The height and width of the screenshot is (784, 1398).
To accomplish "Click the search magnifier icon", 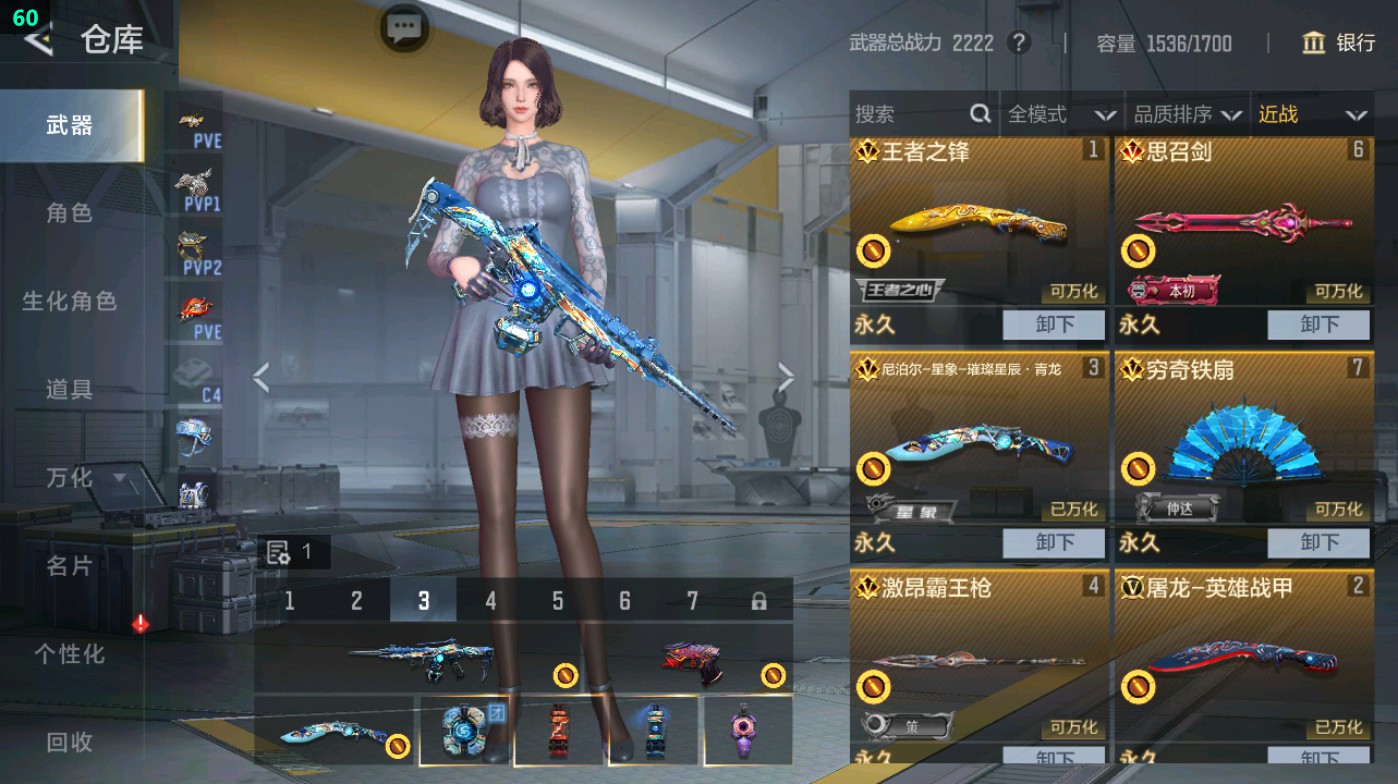I will 978,114.
